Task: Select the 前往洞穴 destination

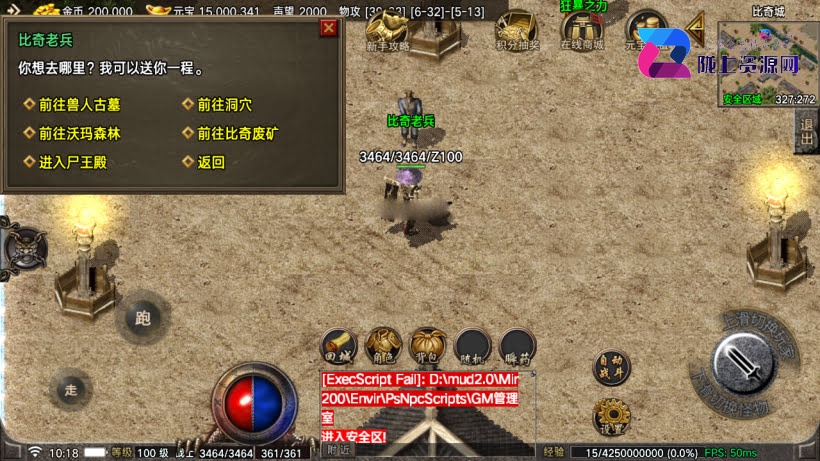Action: 224,104
